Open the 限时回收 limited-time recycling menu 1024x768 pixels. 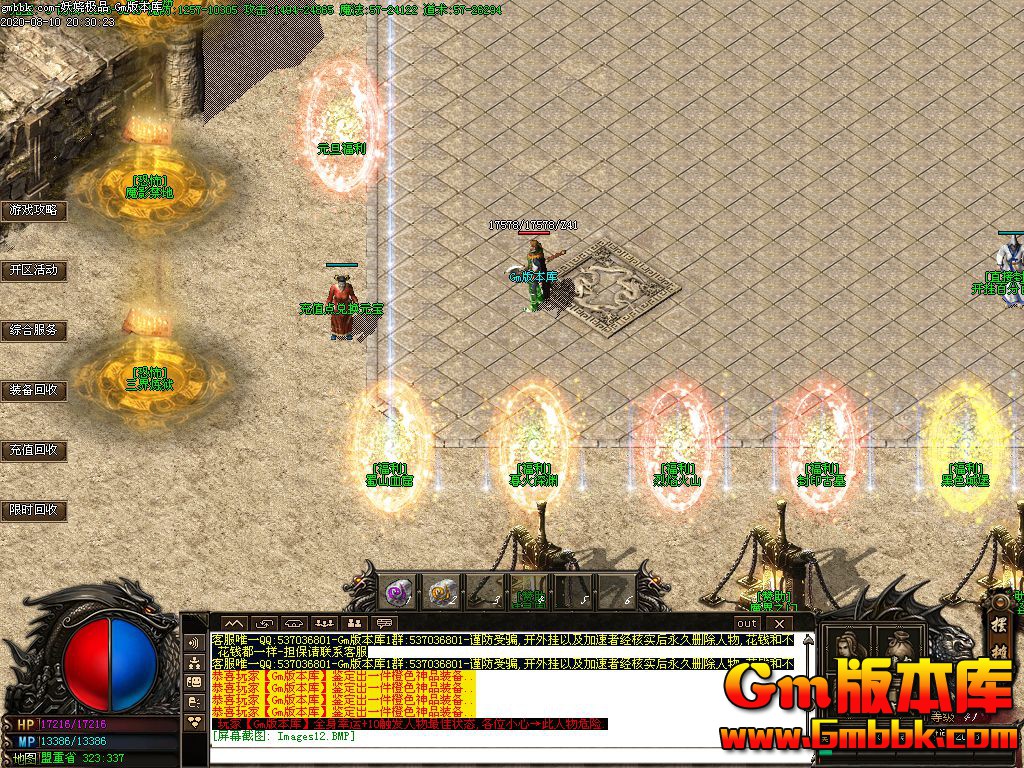tap(33, 510)
